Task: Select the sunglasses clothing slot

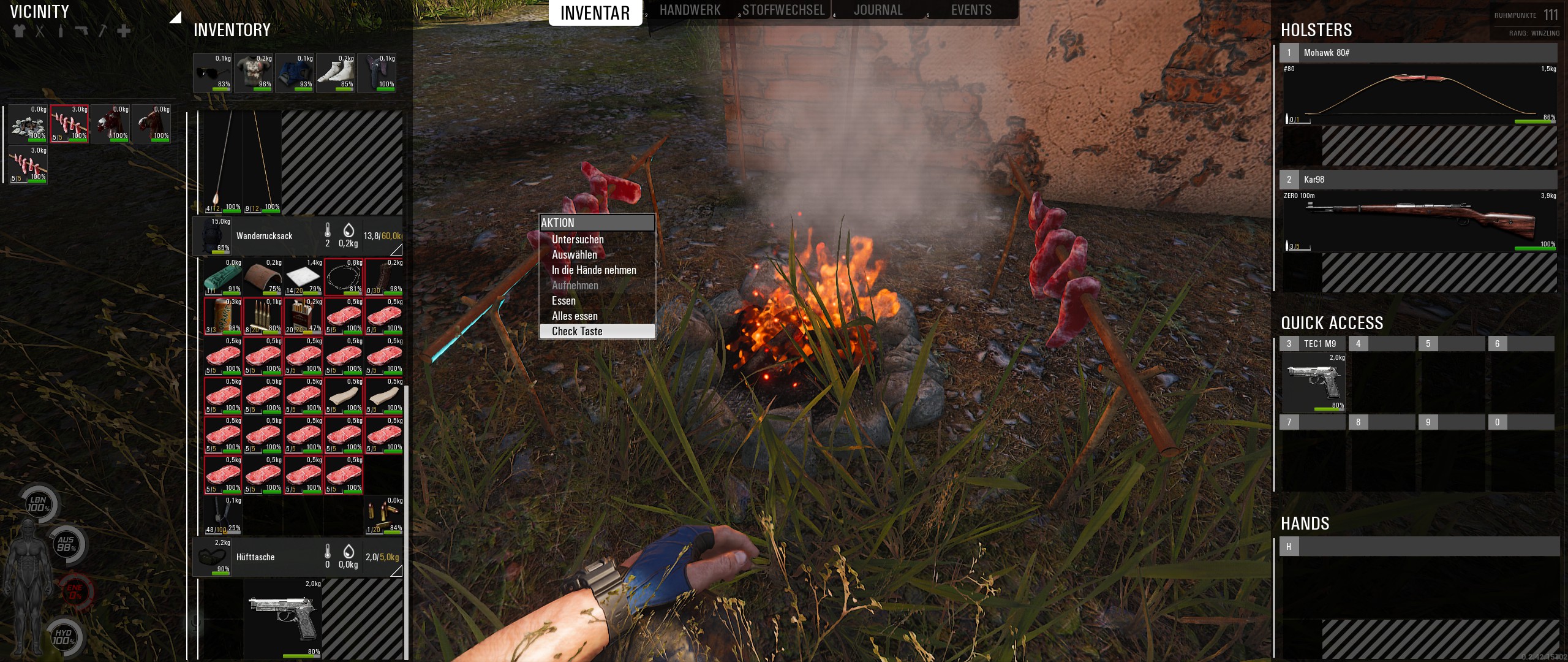Action: point(213,73)
